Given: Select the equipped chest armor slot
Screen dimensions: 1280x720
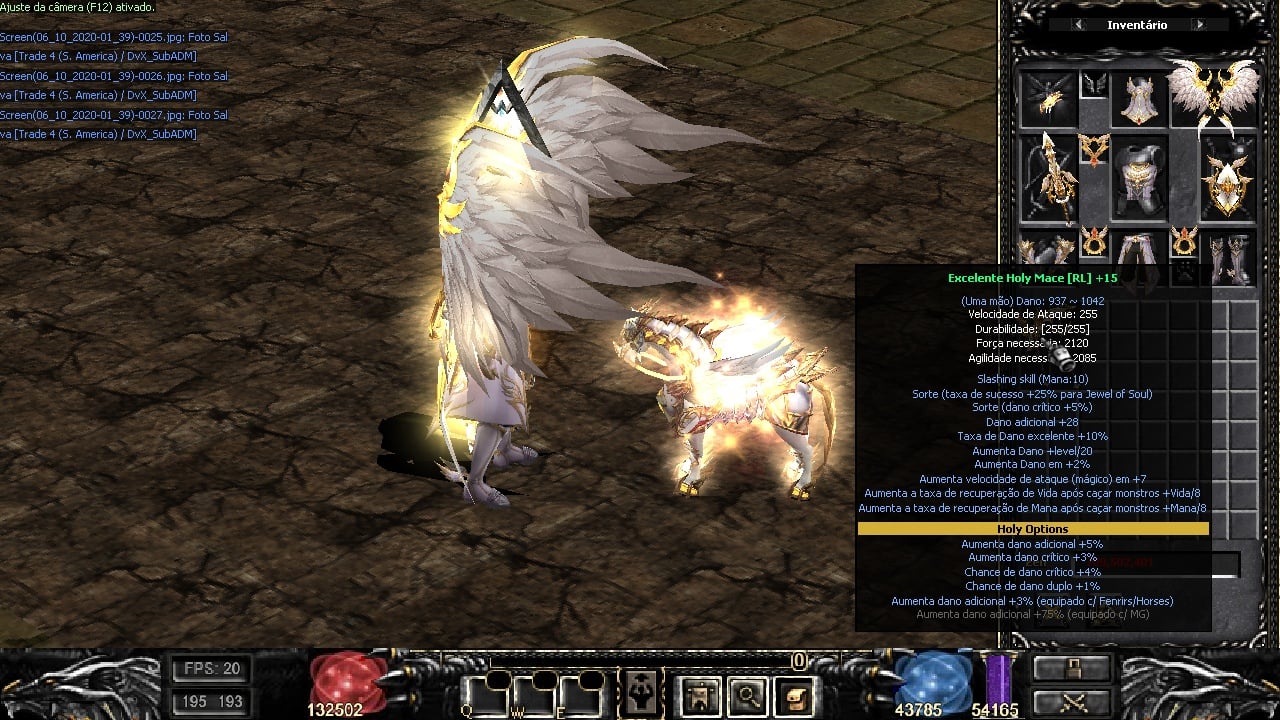Looking at the screenshot, I should [1139, 178].
